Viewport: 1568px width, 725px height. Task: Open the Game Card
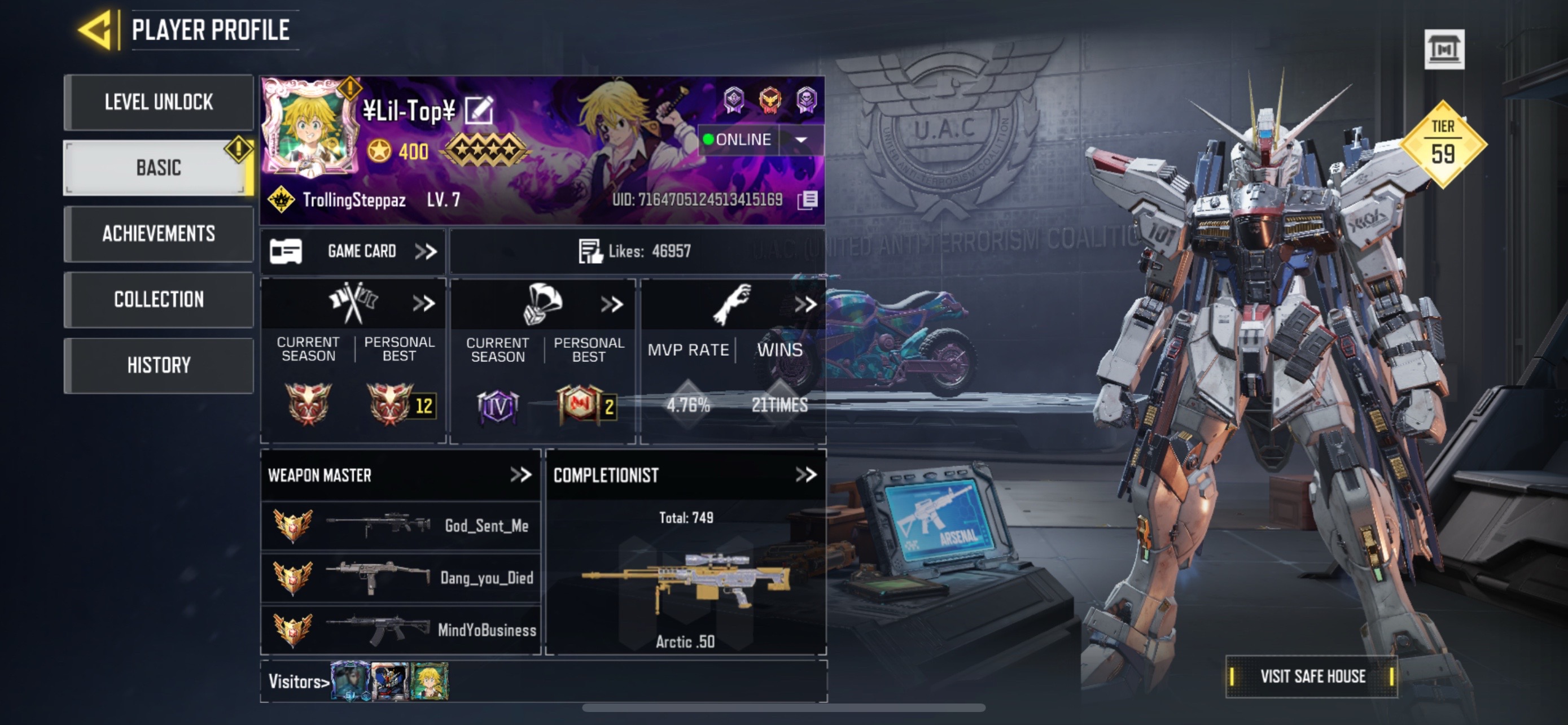click(x=353, y=251)
